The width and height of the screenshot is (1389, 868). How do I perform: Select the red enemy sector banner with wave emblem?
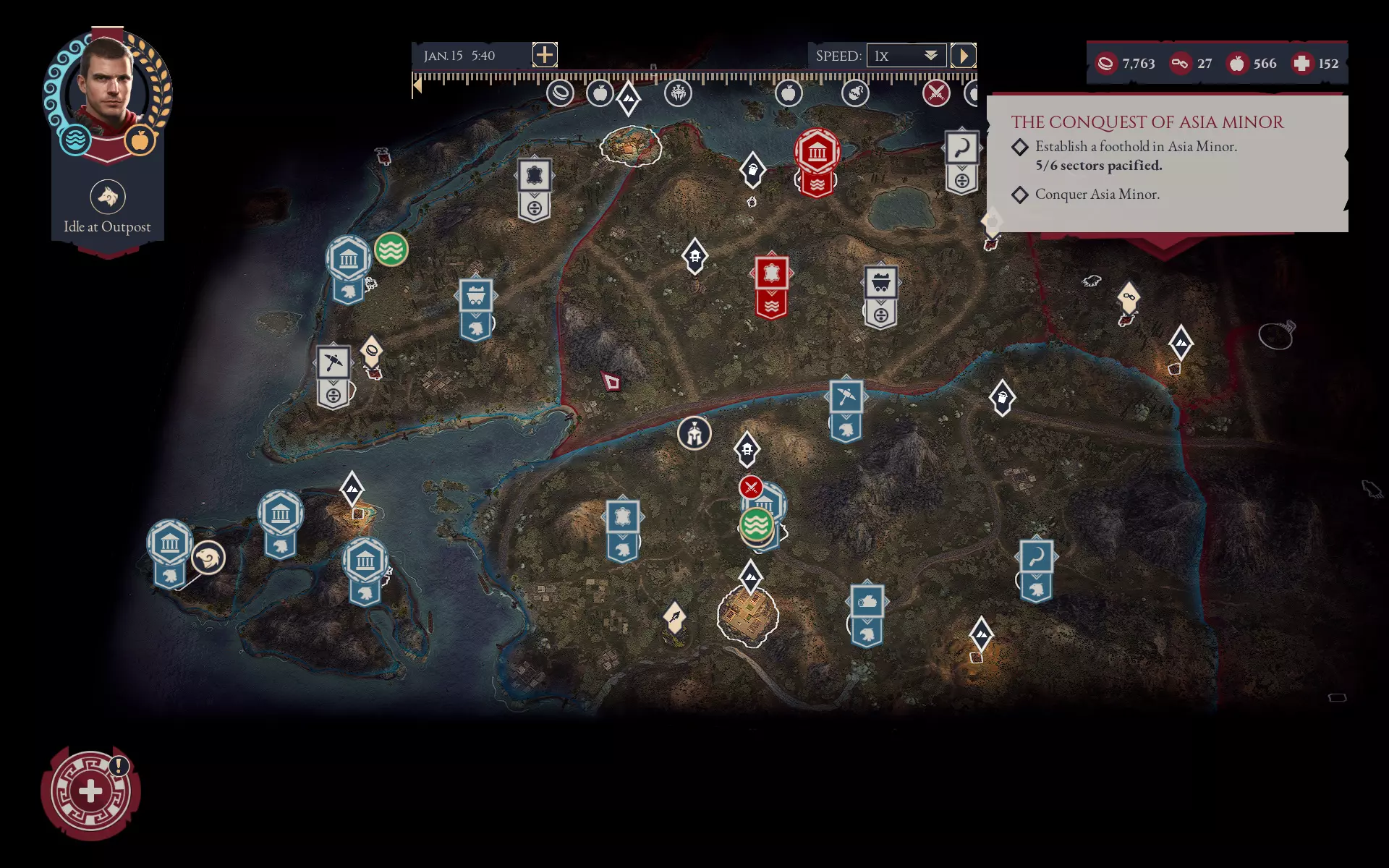(x=771, y=286)
